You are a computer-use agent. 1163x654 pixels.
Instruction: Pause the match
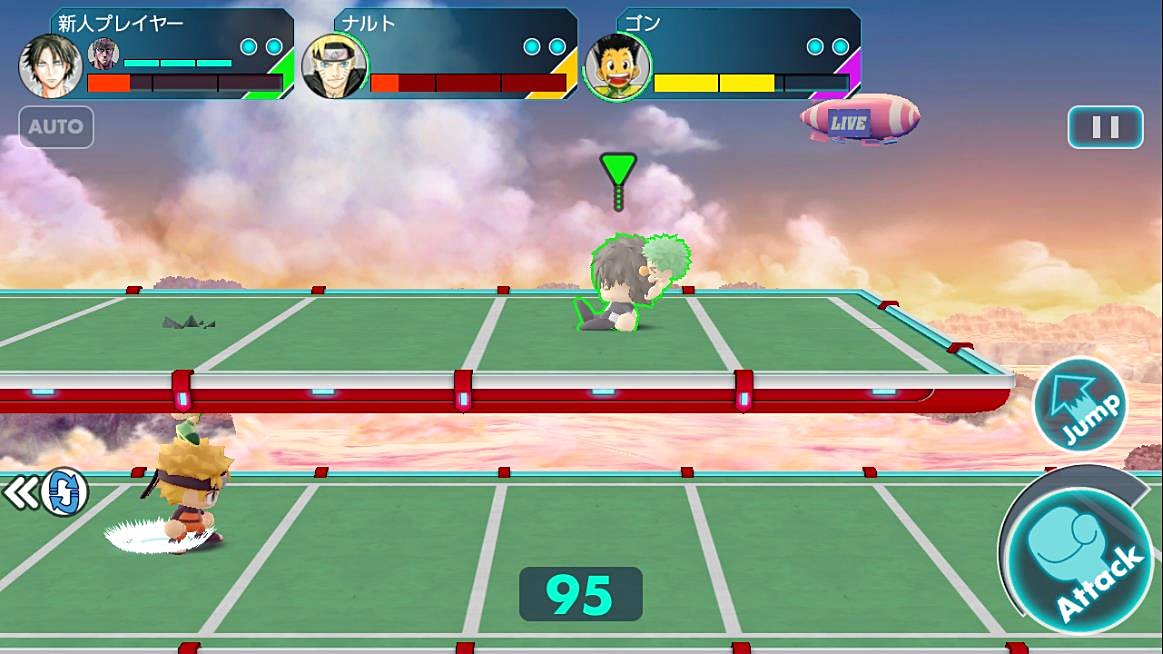(1105, 127)
